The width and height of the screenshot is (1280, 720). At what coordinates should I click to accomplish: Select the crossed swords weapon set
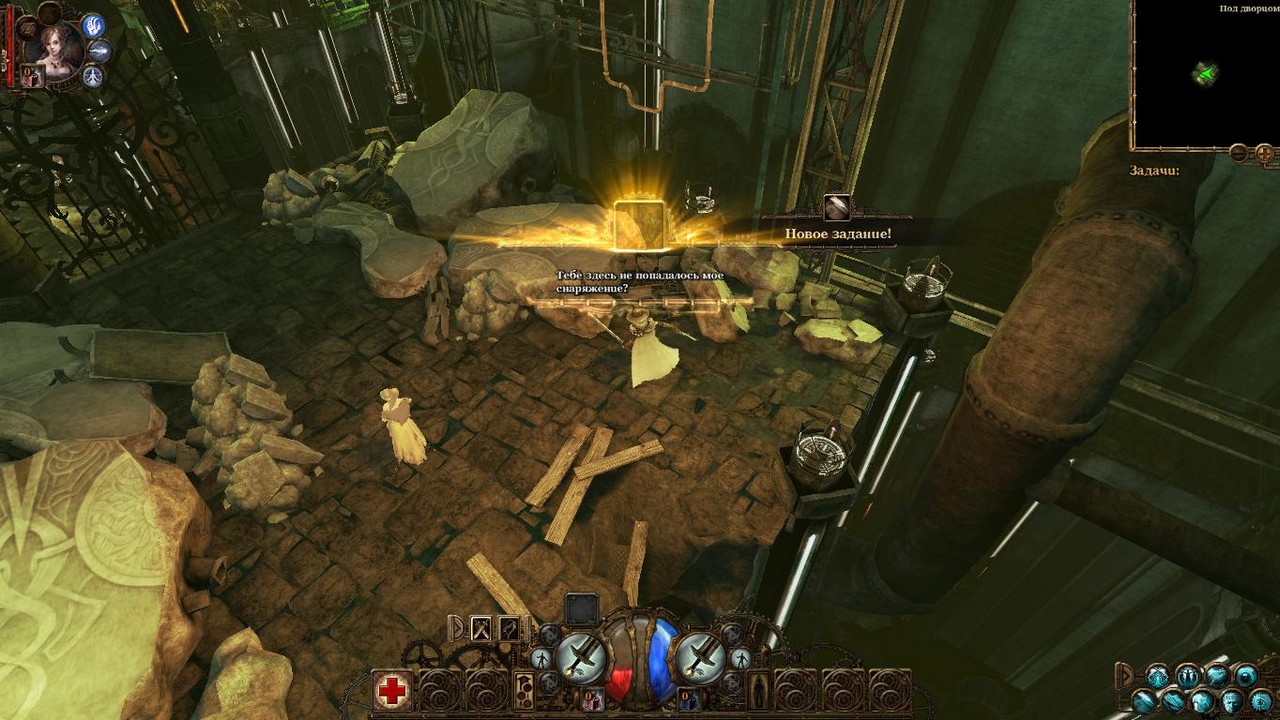pyautogui.click(x=481, y=628)
